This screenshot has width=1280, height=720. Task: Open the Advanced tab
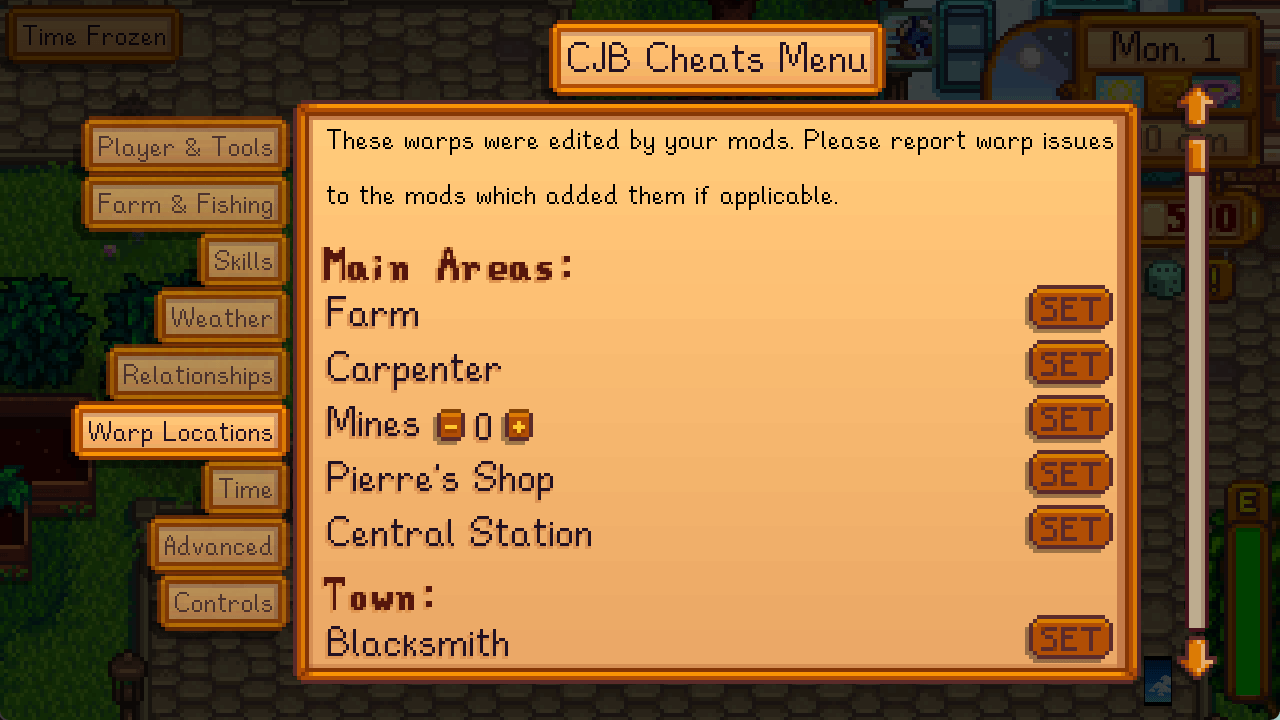tap(218, 546)
